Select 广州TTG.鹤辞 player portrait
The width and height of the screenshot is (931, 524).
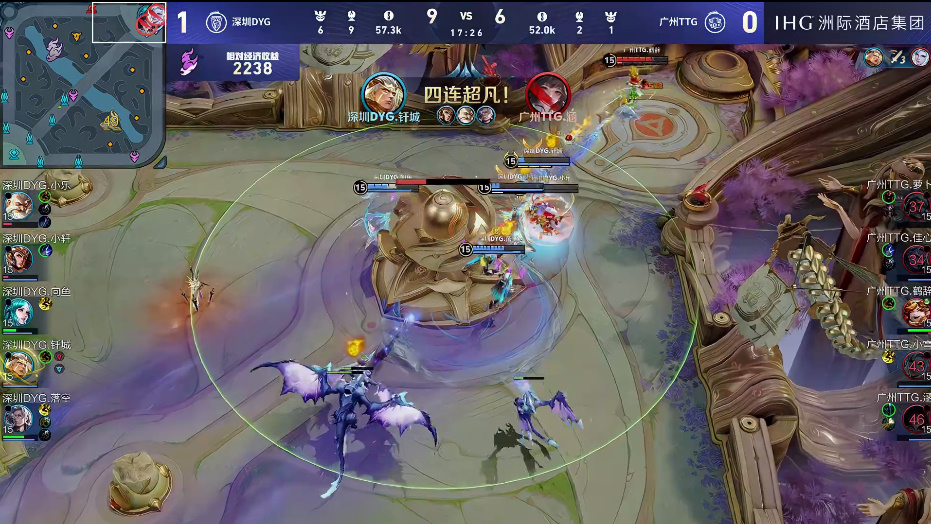click(x=915, y=312)
